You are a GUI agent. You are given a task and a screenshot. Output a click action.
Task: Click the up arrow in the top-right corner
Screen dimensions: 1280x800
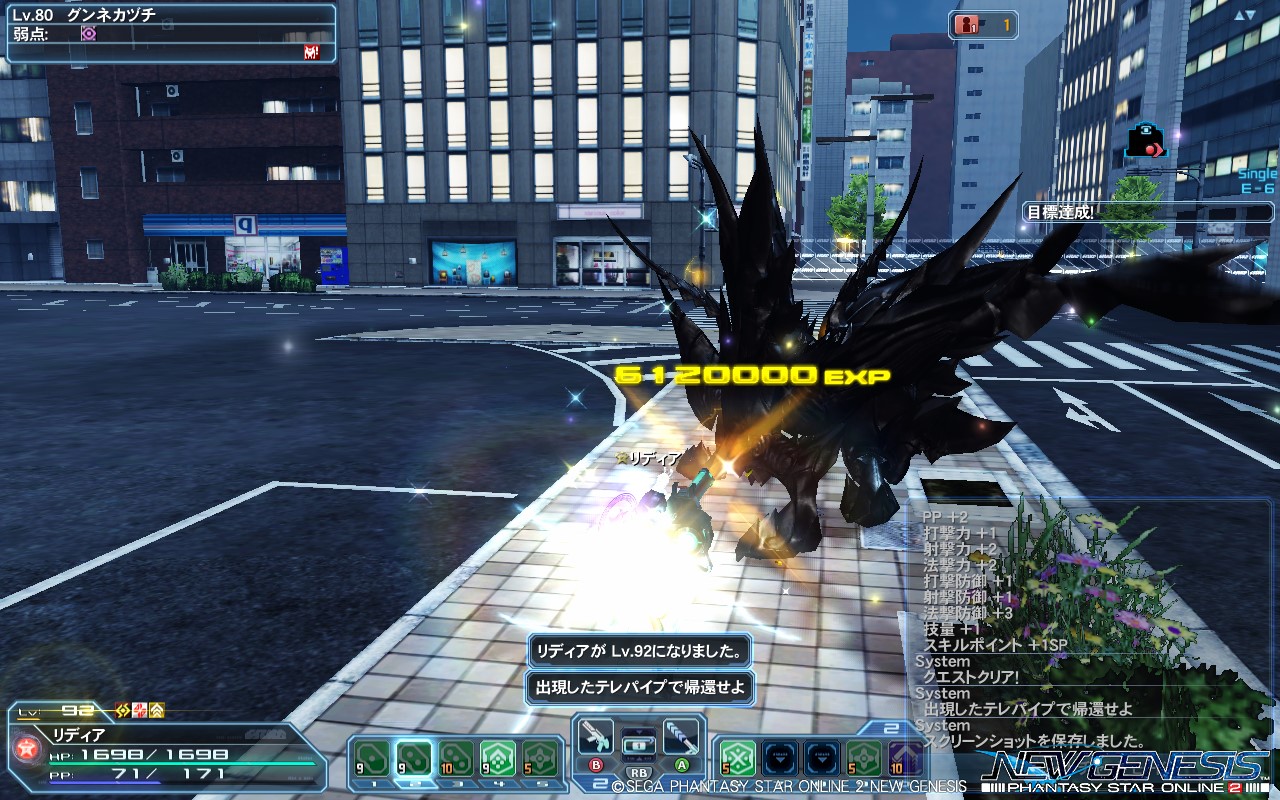pyautogui.click(x=1244, y=15)
